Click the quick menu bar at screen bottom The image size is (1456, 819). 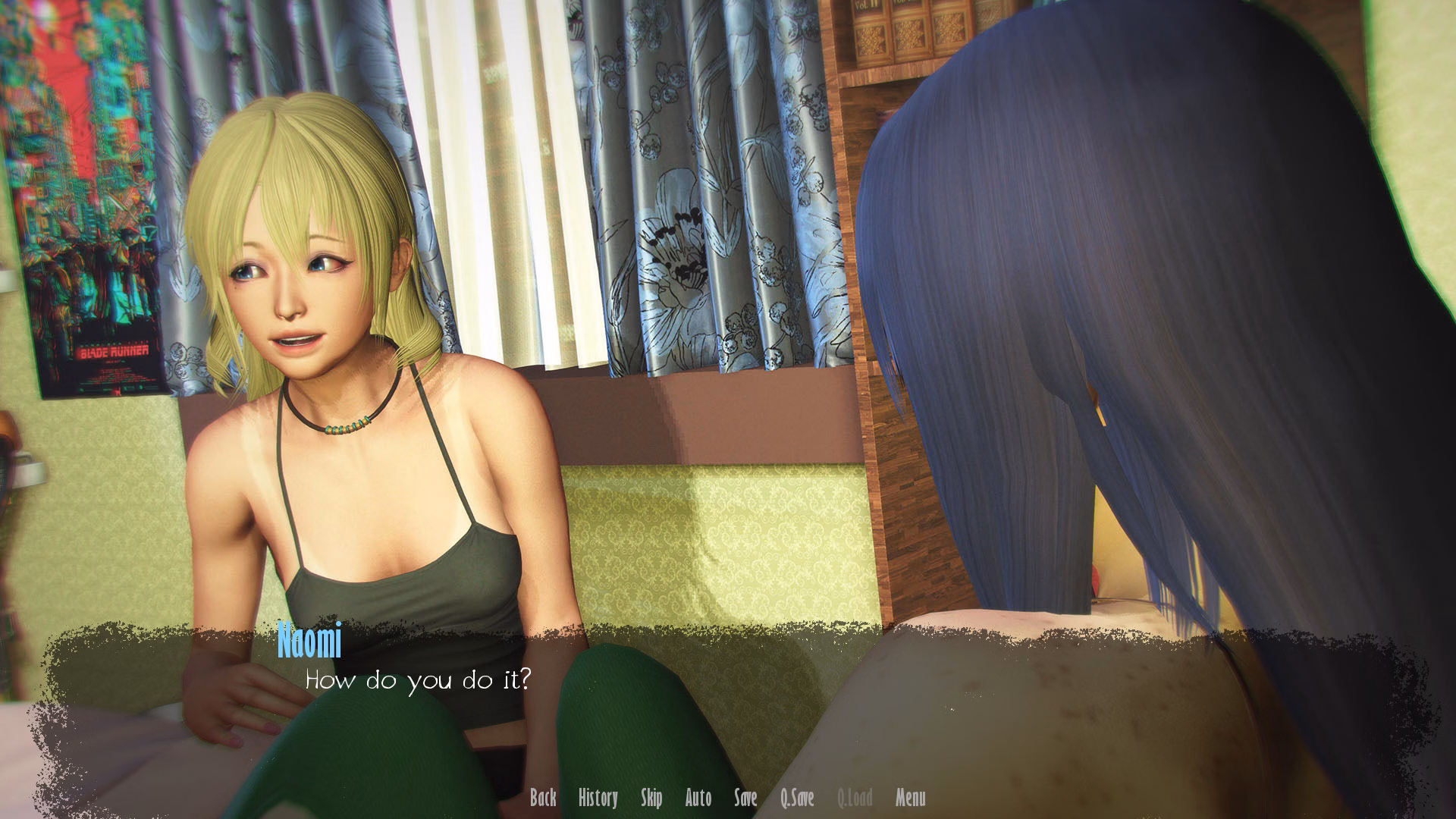[728, 799]
